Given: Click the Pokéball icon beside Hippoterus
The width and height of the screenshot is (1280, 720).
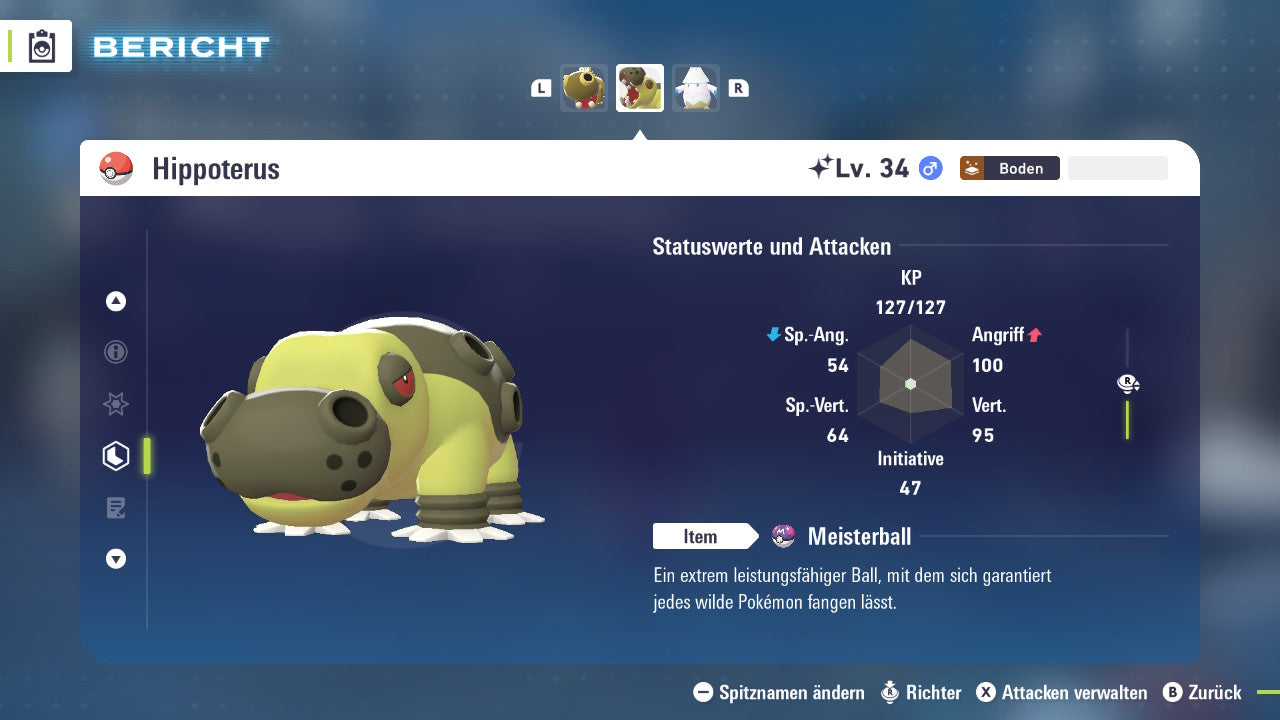Looking at the screenshot, I should (118, 168).
